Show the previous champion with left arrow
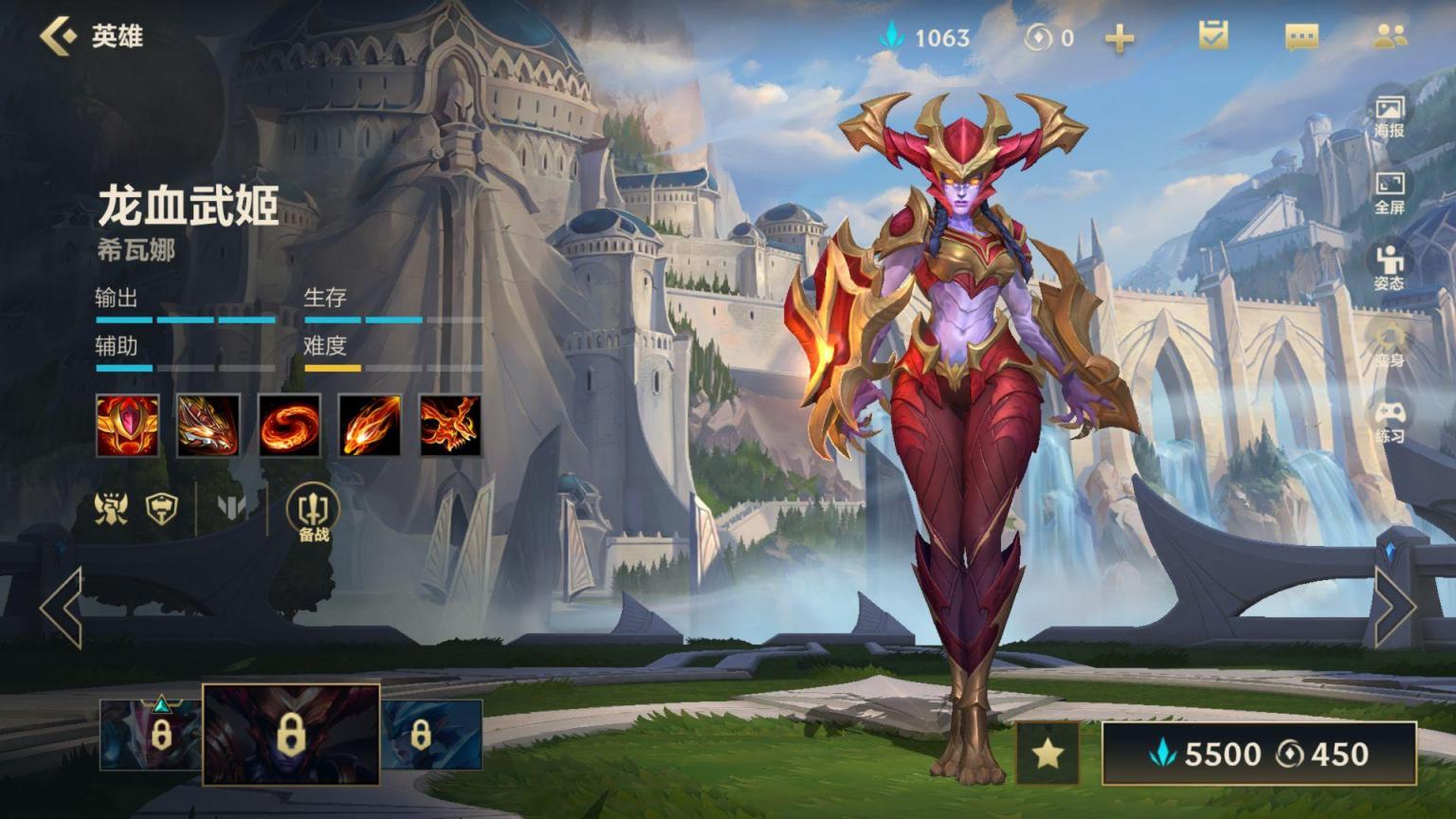The height and width of the screenshot is (819, 1456). (62, 608)
